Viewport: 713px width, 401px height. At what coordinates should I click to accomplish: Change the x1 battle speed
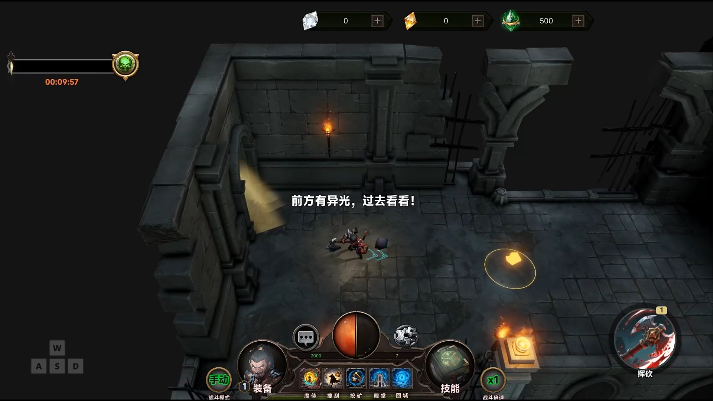coord(492,379)
